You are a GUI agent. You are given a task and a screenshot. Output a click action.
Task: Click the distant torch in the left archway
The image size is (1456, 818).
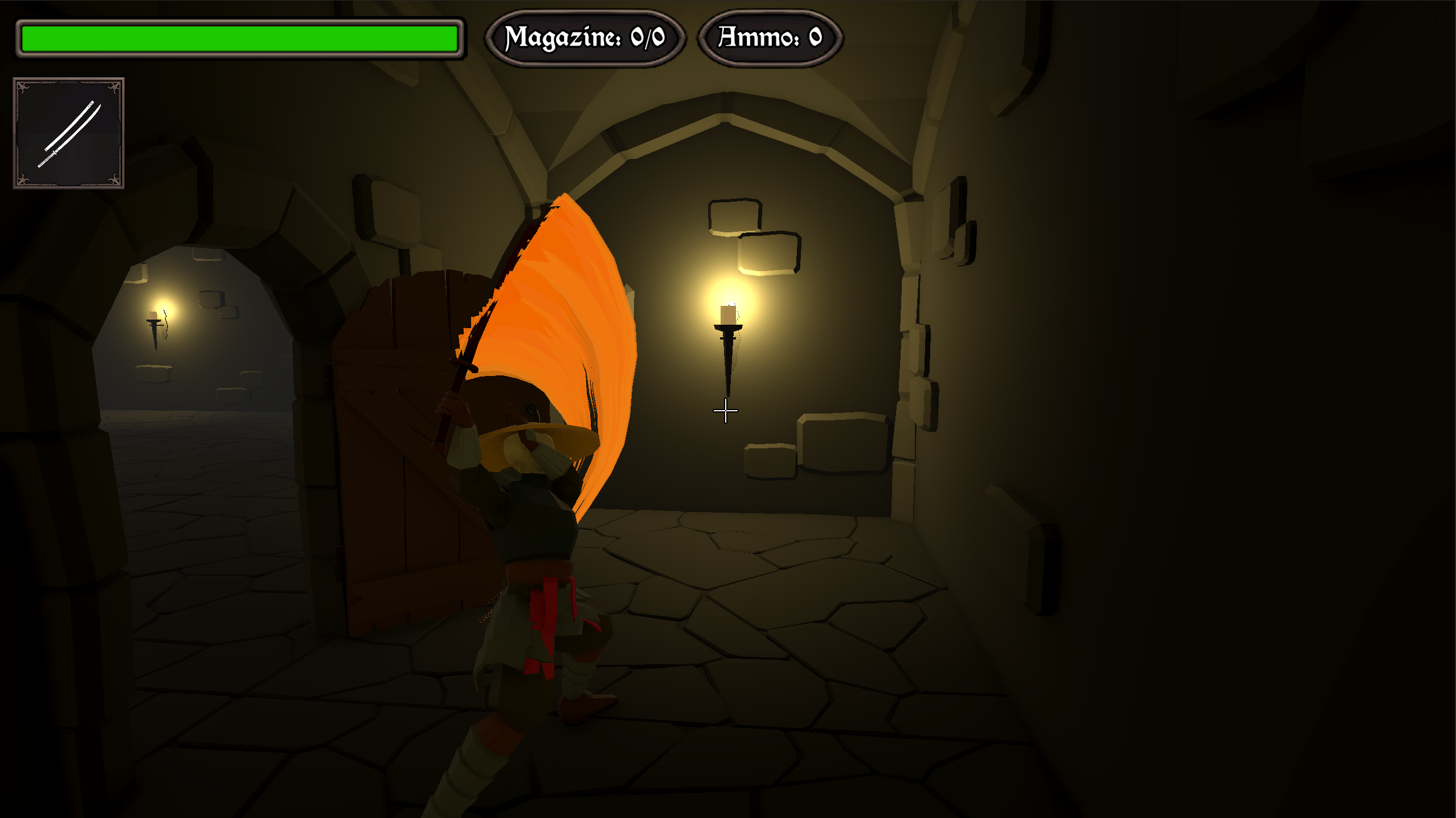point(154,328)
